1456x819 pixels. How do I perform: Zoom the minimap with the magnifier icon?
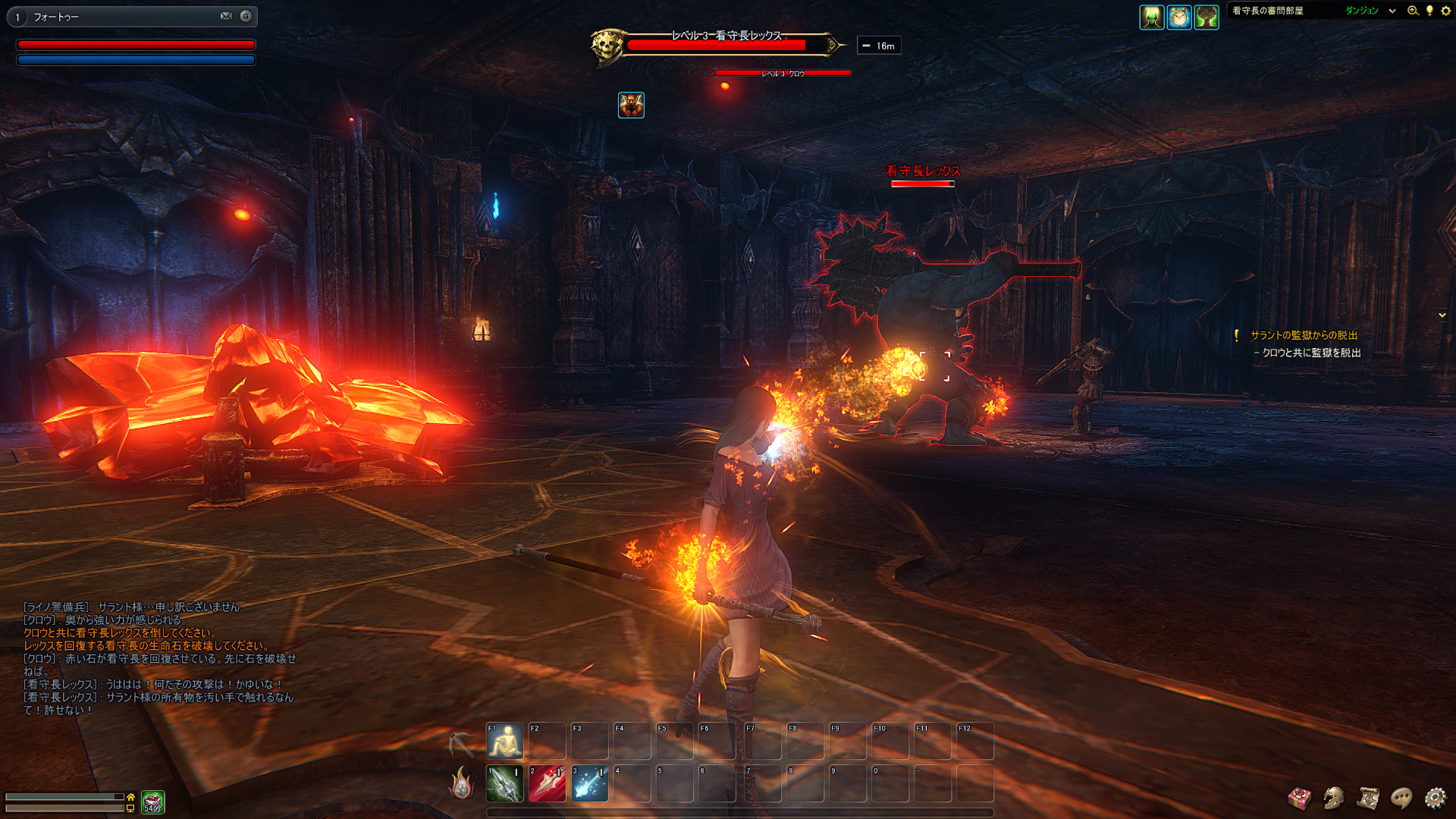pyautogui.click(x=1413, y=11)
